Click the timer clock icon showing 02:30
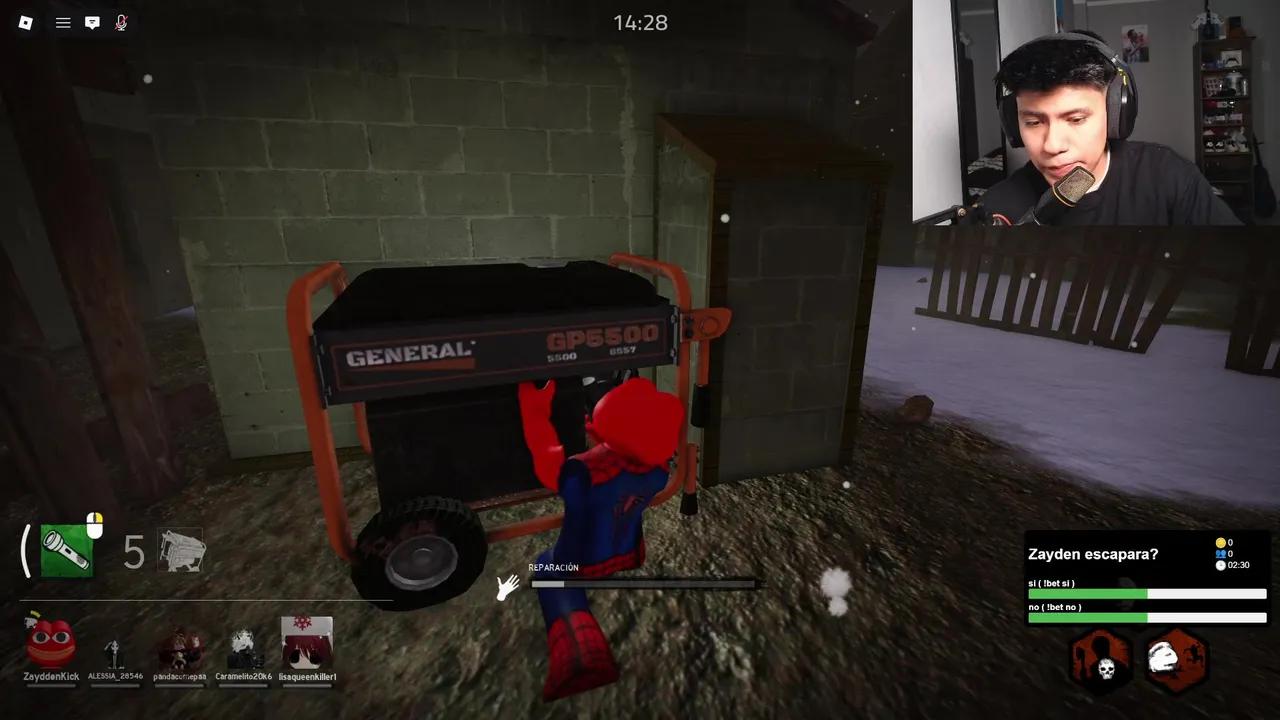This screenshot has height=720, width=1280. [1221, 565]
